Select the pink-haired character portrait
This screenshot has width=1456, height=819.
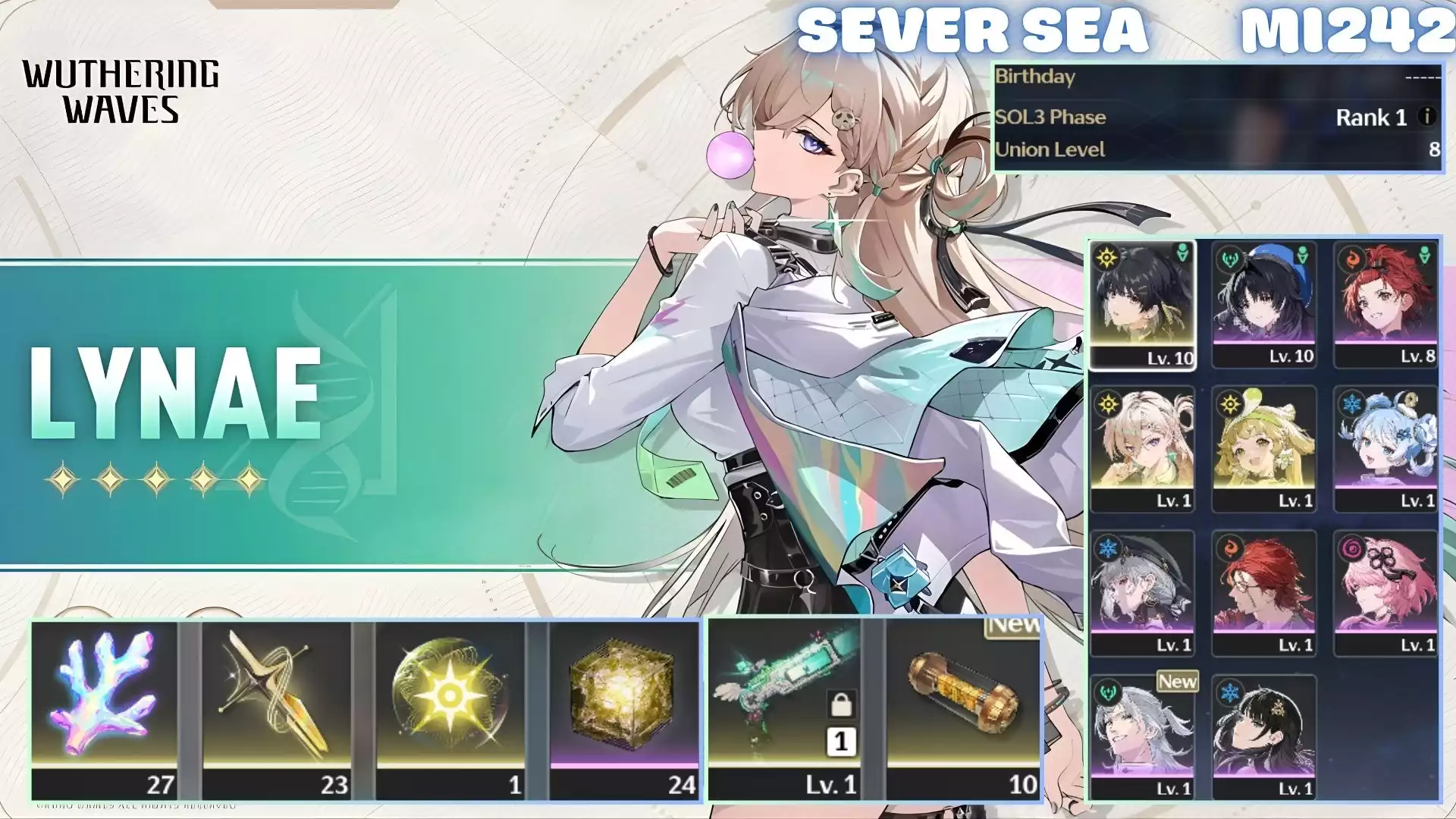[1385, 593]
